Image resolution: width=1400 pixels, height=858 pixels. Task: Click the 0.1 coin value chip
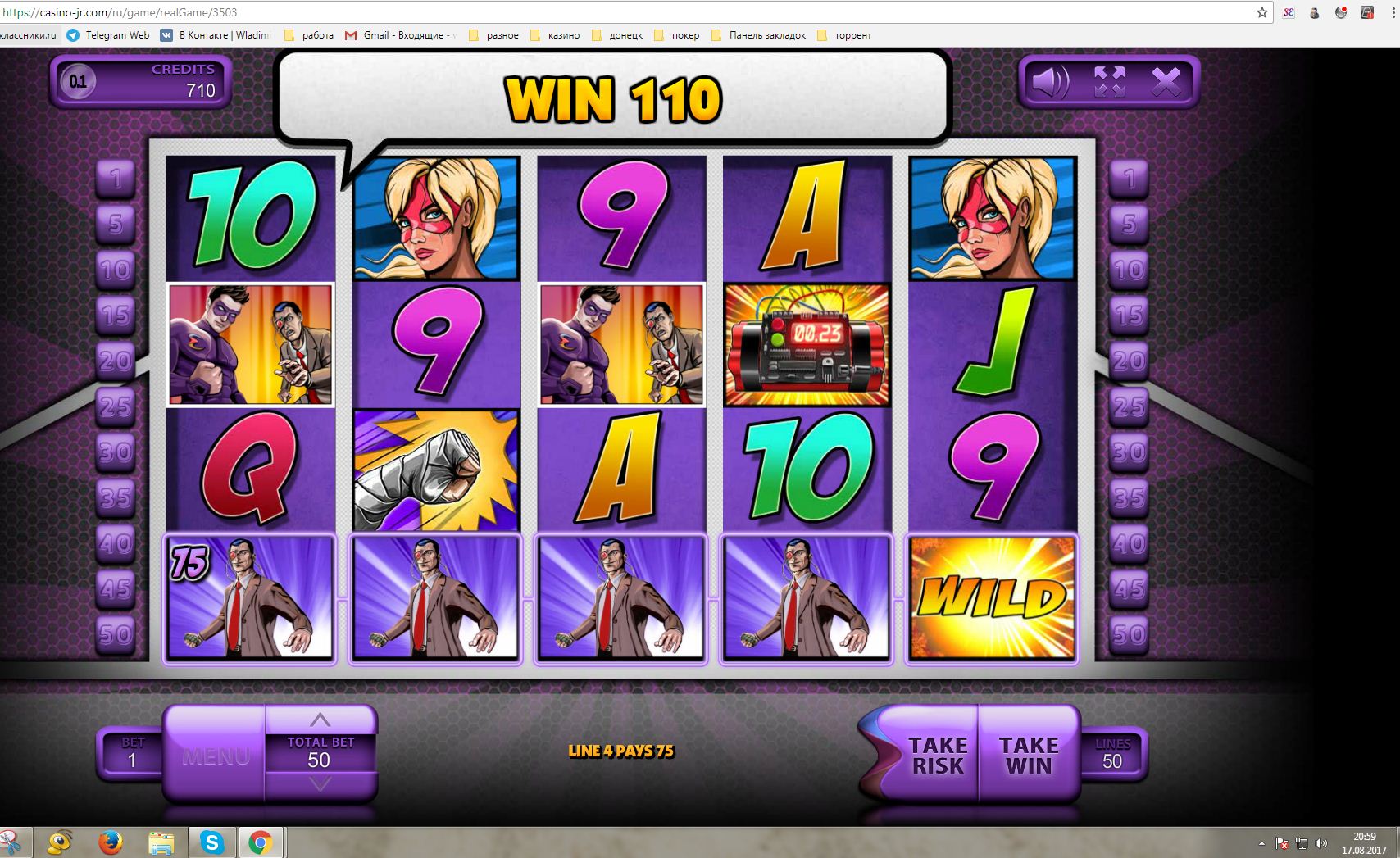[x=78, y=81]
